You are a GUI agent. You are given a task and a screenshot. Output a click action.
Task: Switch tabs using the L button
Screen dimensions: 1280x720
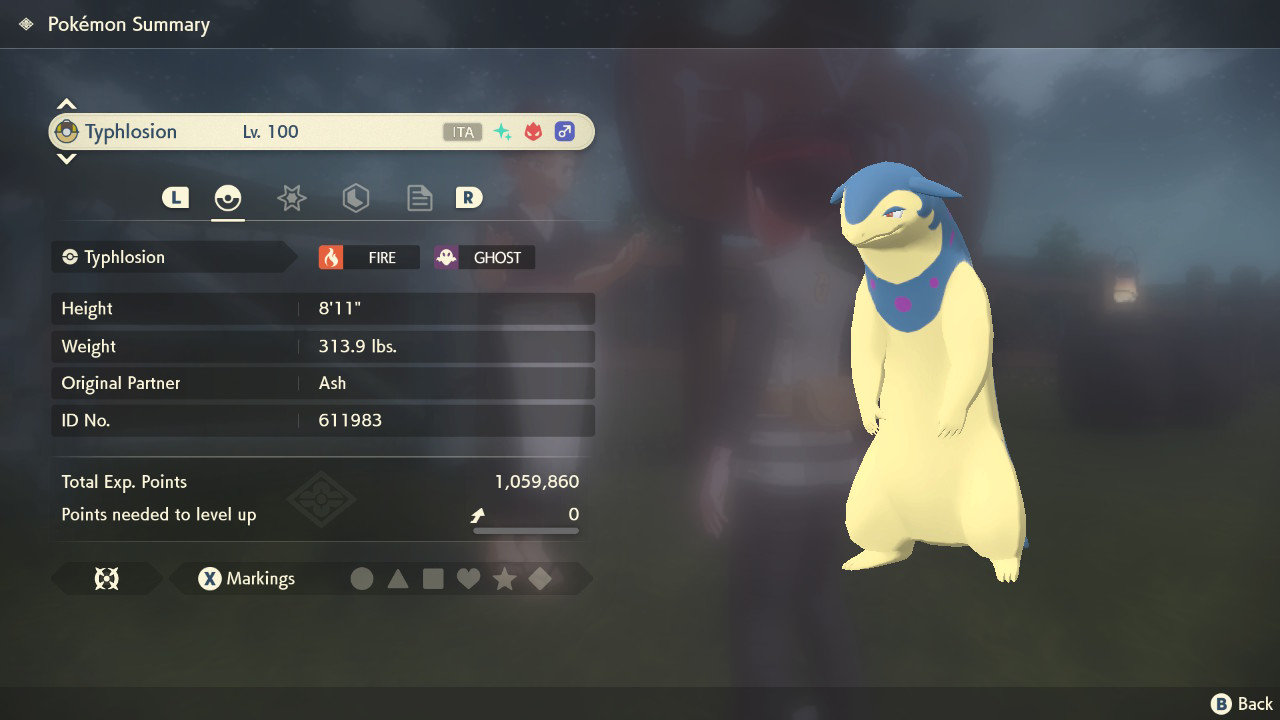pyautogui.click(x=175, y=197)
